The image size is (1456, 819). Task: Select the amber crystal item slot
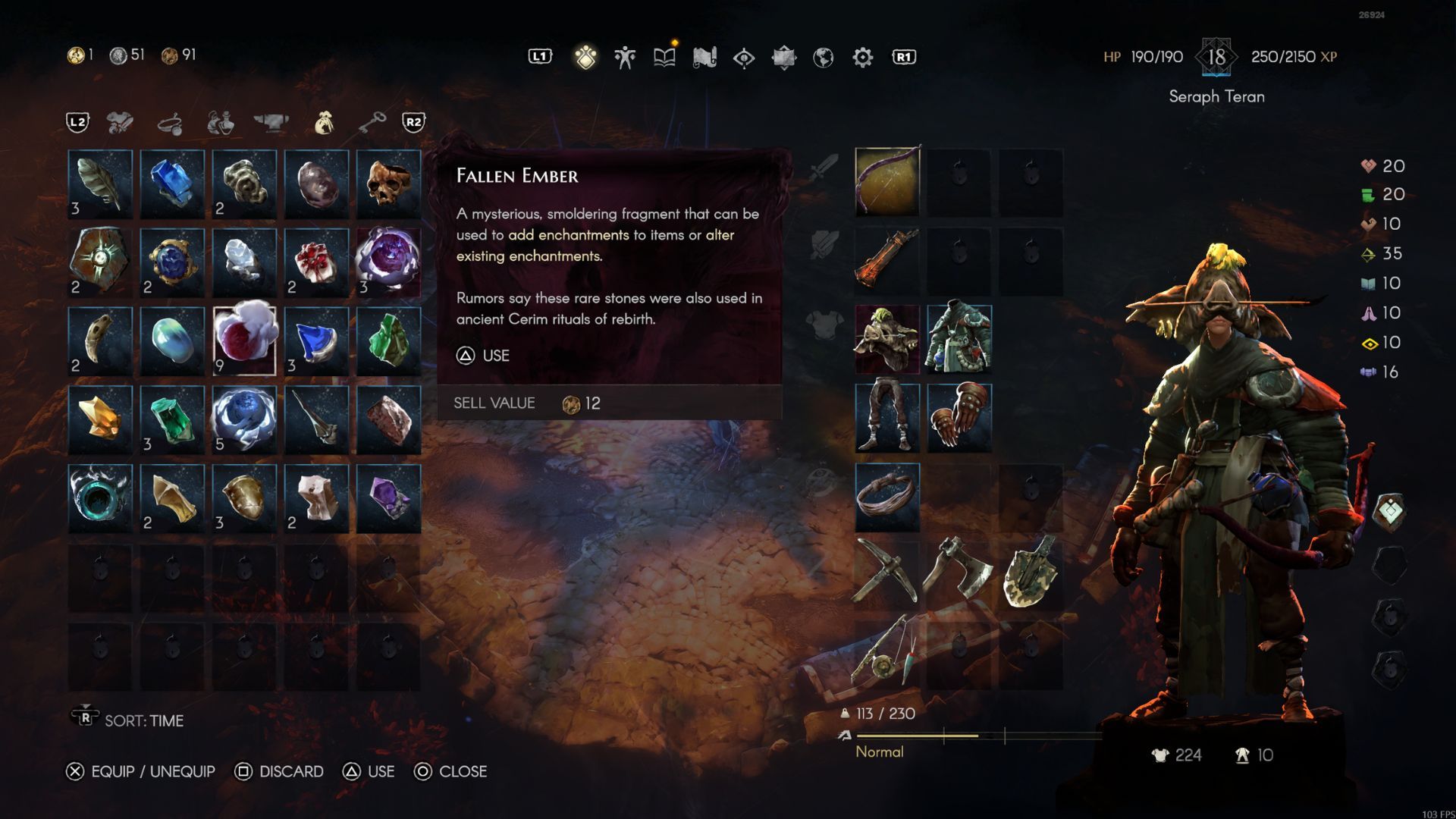point(100,419)
